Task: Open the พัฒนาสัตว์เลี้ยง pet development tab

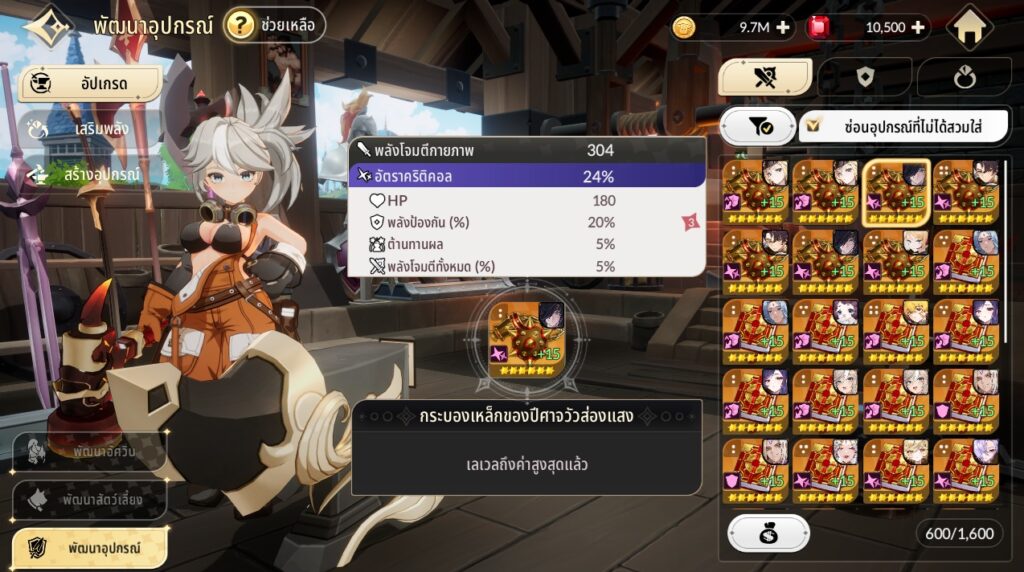Action: coord(90,499)
